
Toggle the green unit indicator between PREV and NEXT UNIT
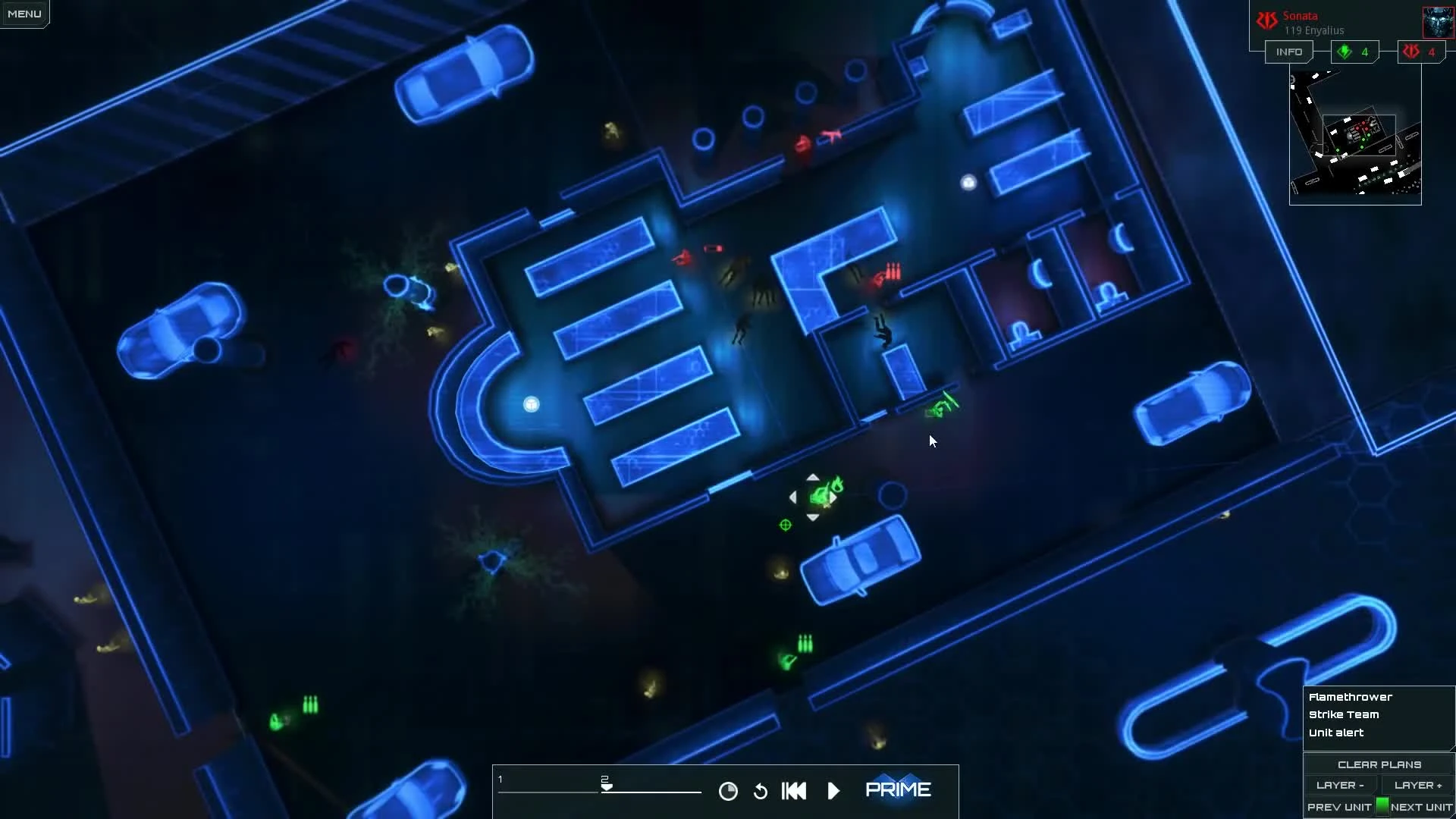pyautogui.click(x=1382, y=807)
